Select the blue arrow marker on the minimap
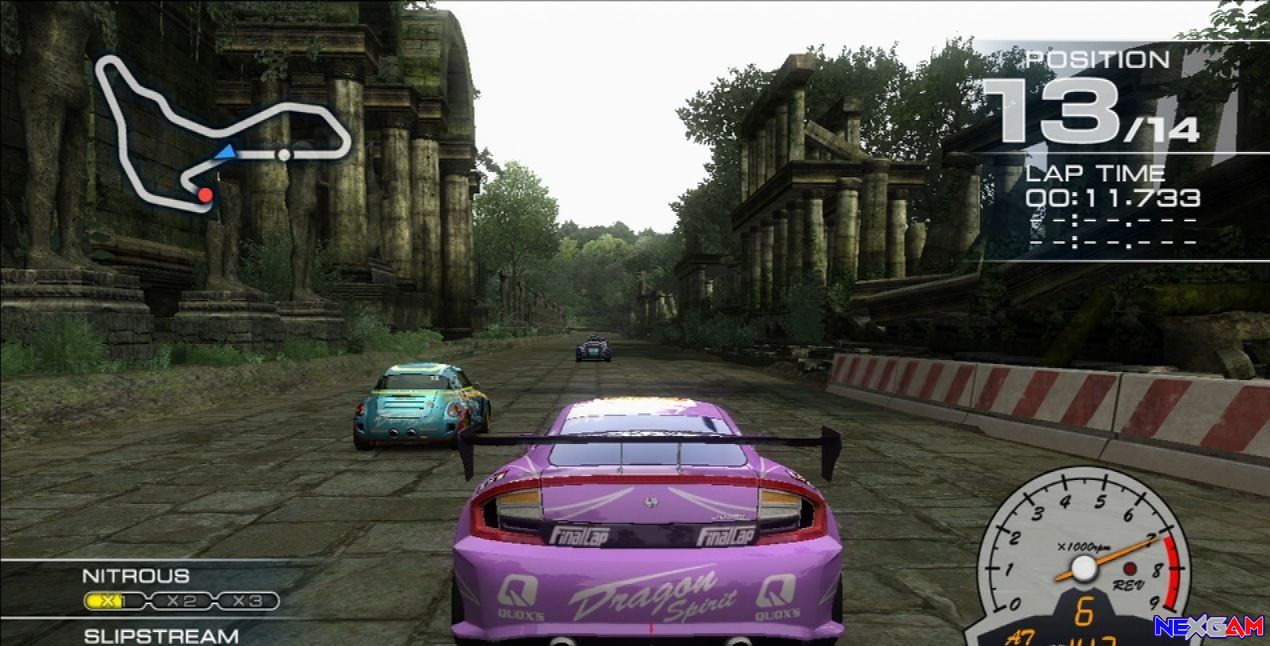Screen dimensions: 1270x646 click(x=226, y=152)
